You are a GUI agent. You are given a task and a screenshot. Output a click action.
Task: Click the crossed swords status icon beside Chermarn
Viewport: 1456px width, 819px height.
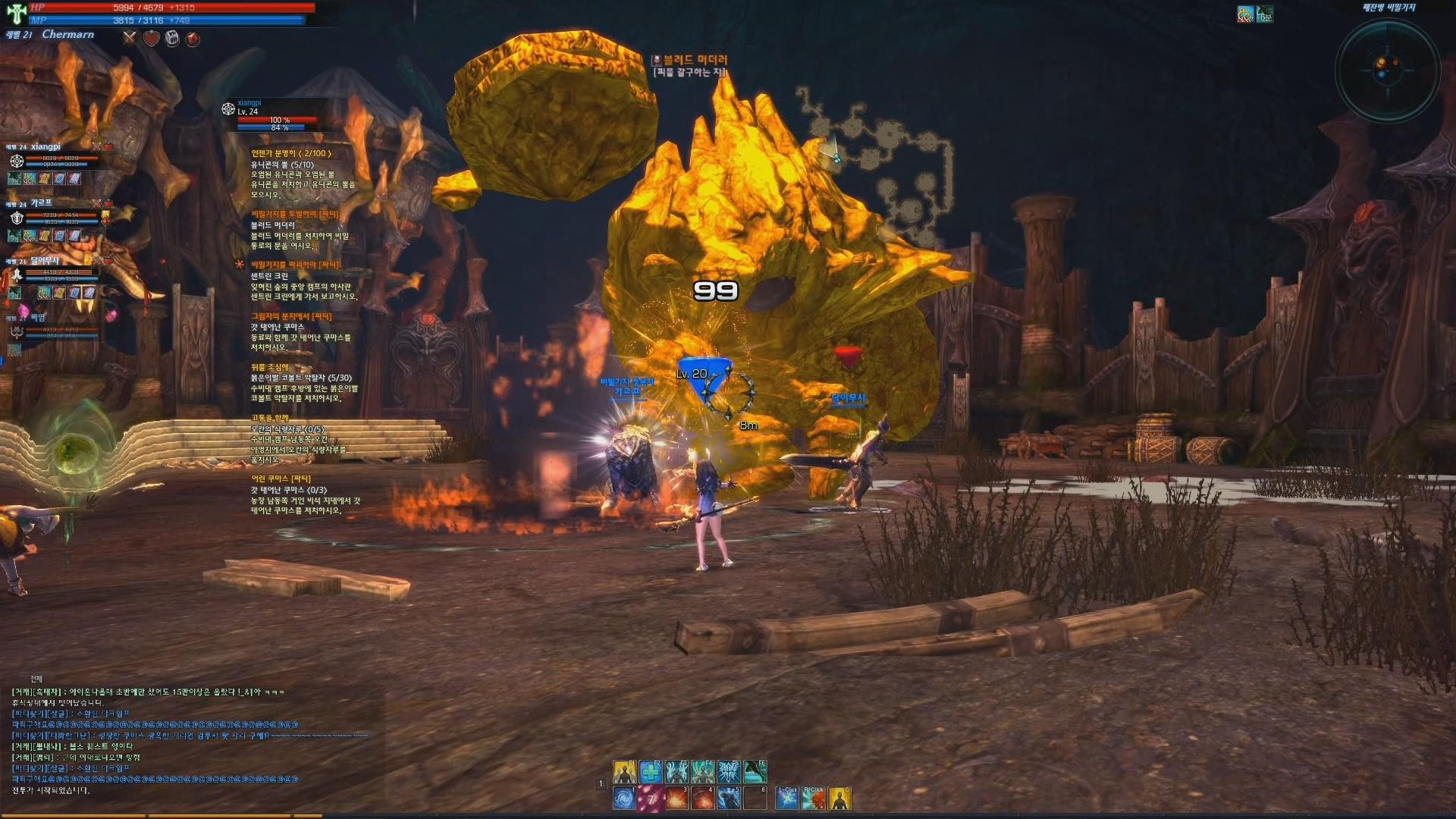(x=130, y=38)
